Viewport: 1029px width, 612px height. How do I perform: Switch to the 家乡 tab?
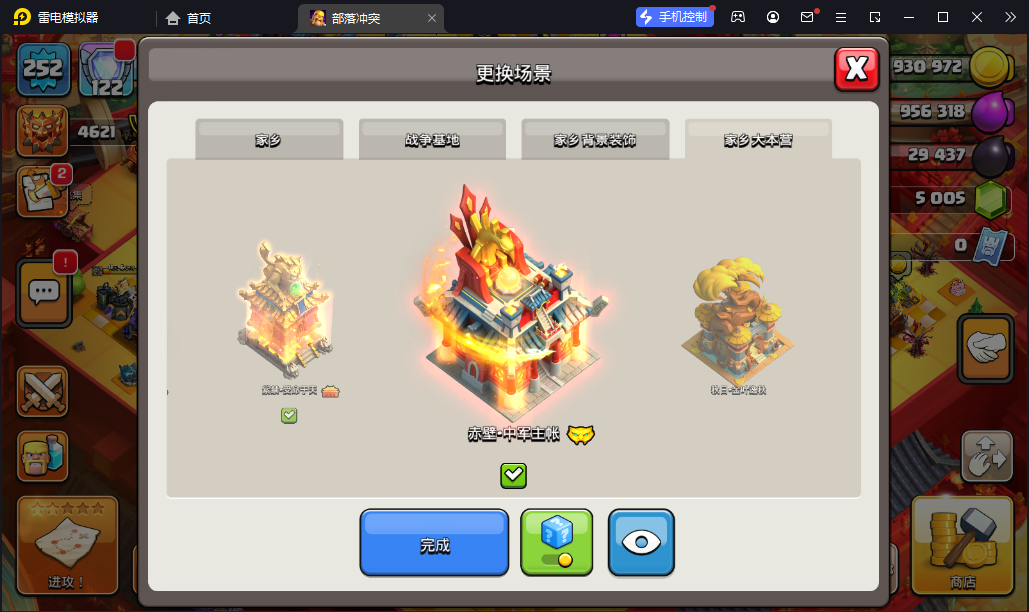(x=268, y=140)
